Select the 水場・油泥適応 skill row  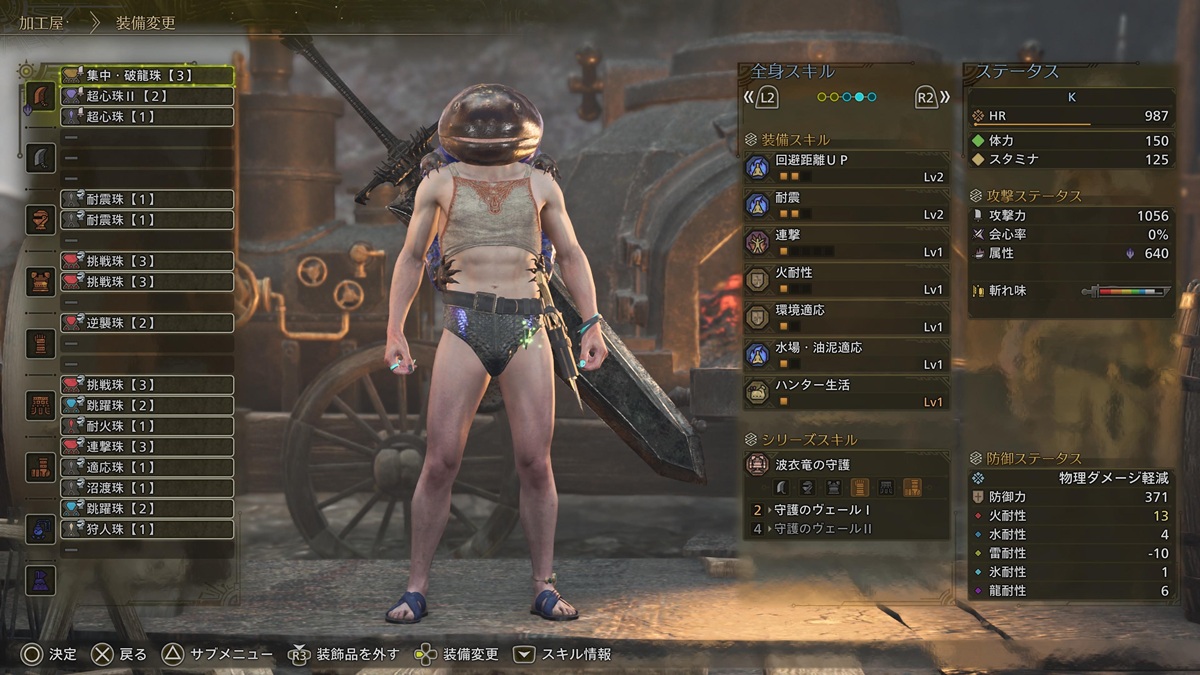click(846, 356)
